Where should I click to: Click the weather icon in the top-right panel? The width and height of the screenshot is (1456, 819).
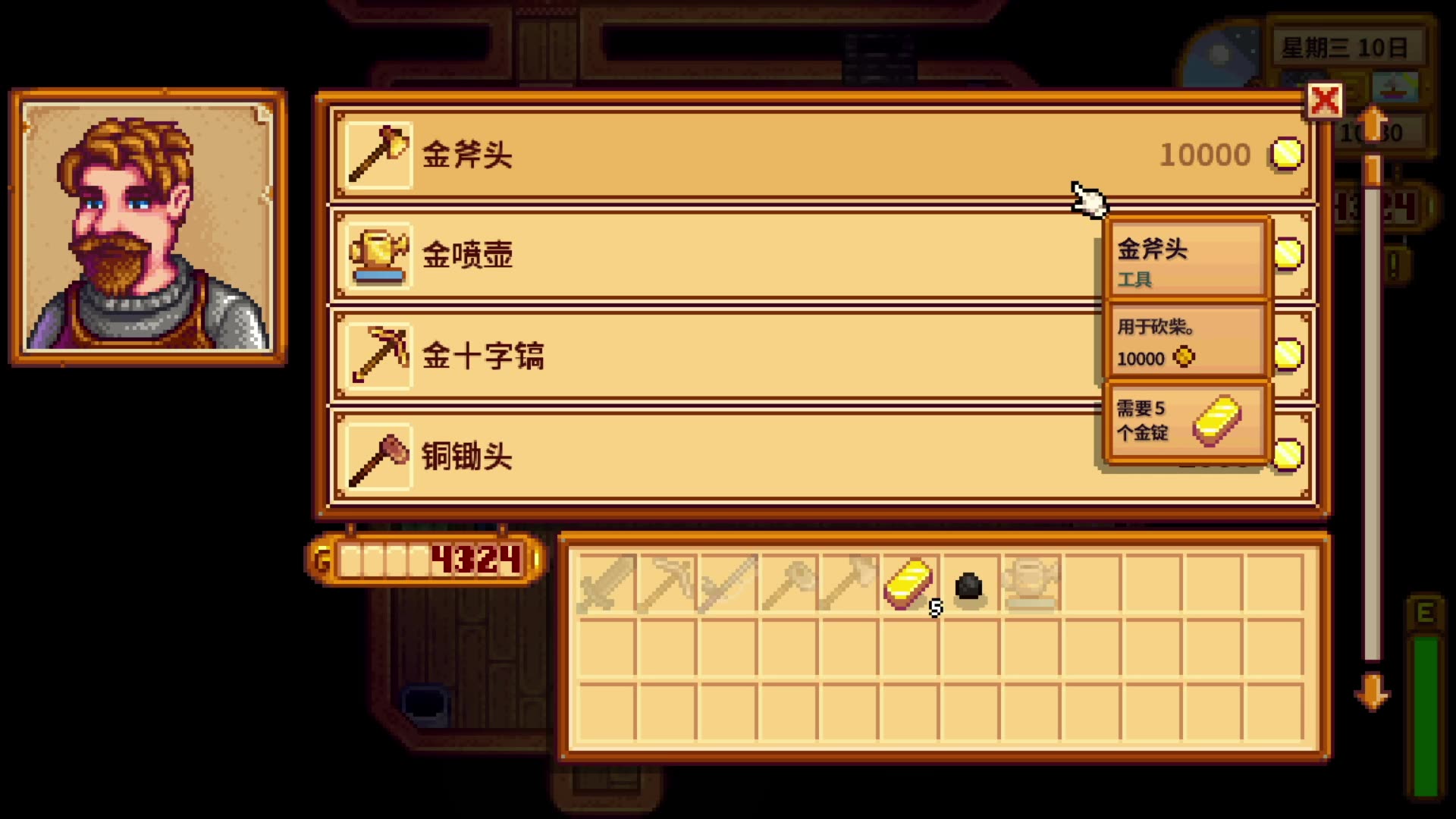pyautogui.click(x=1396, y=87)
